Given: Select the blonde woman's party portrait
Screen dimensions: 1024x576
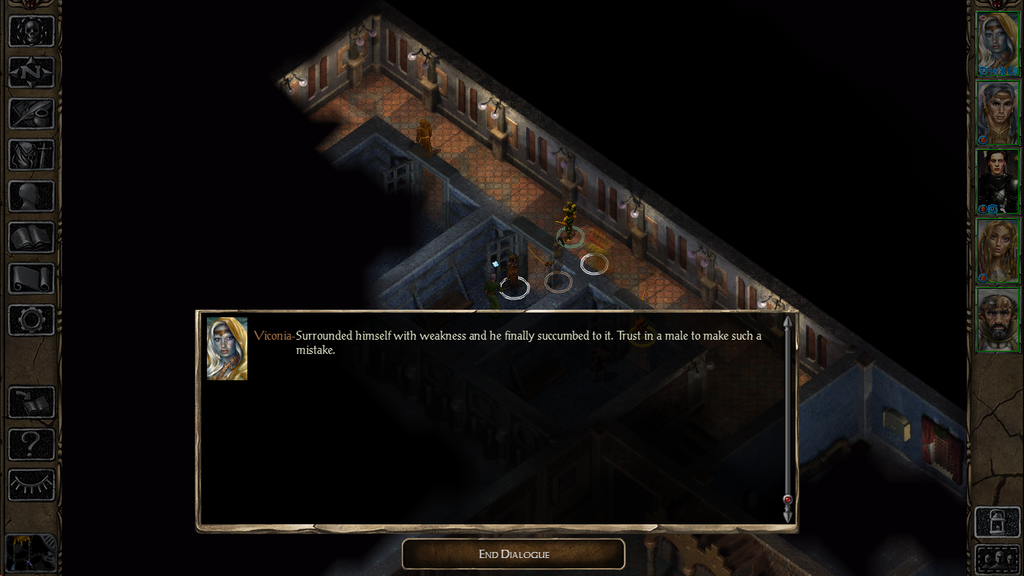Looking at the screenshot, I should coord(997,249).
